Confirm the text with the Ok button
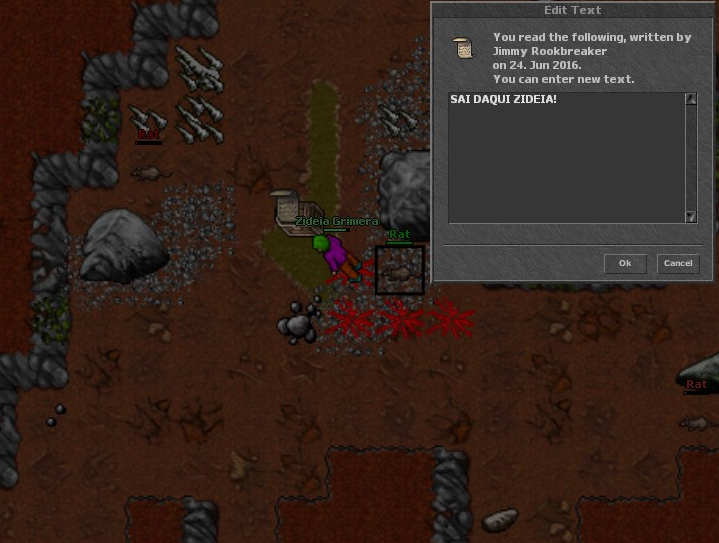The height and width of the screenshot is (543, 719). pos(625,263)
